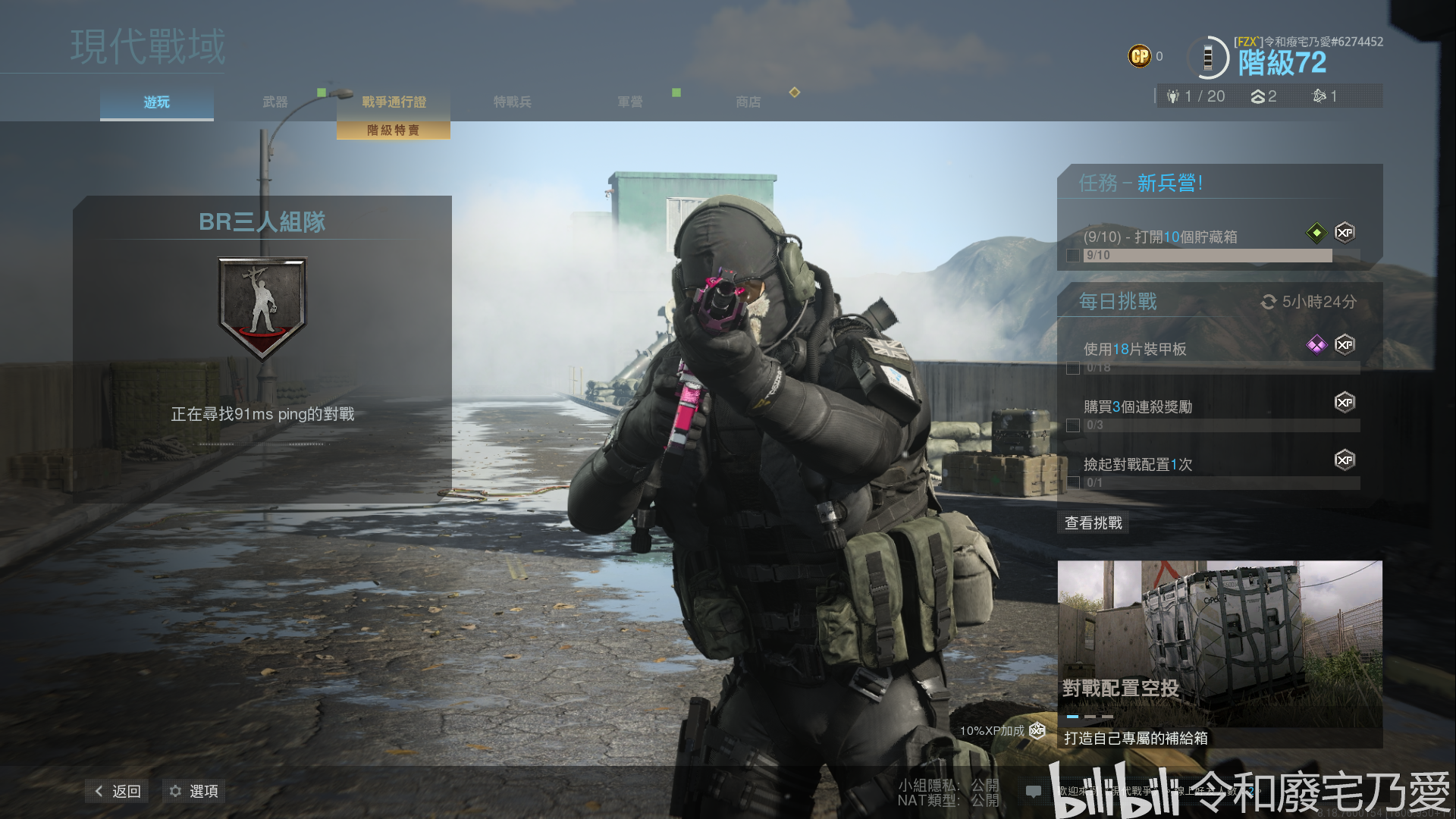Select the 戰爭通行證 tab
This screenshot has height=819, width=1456.
click(x=394, y=102)
